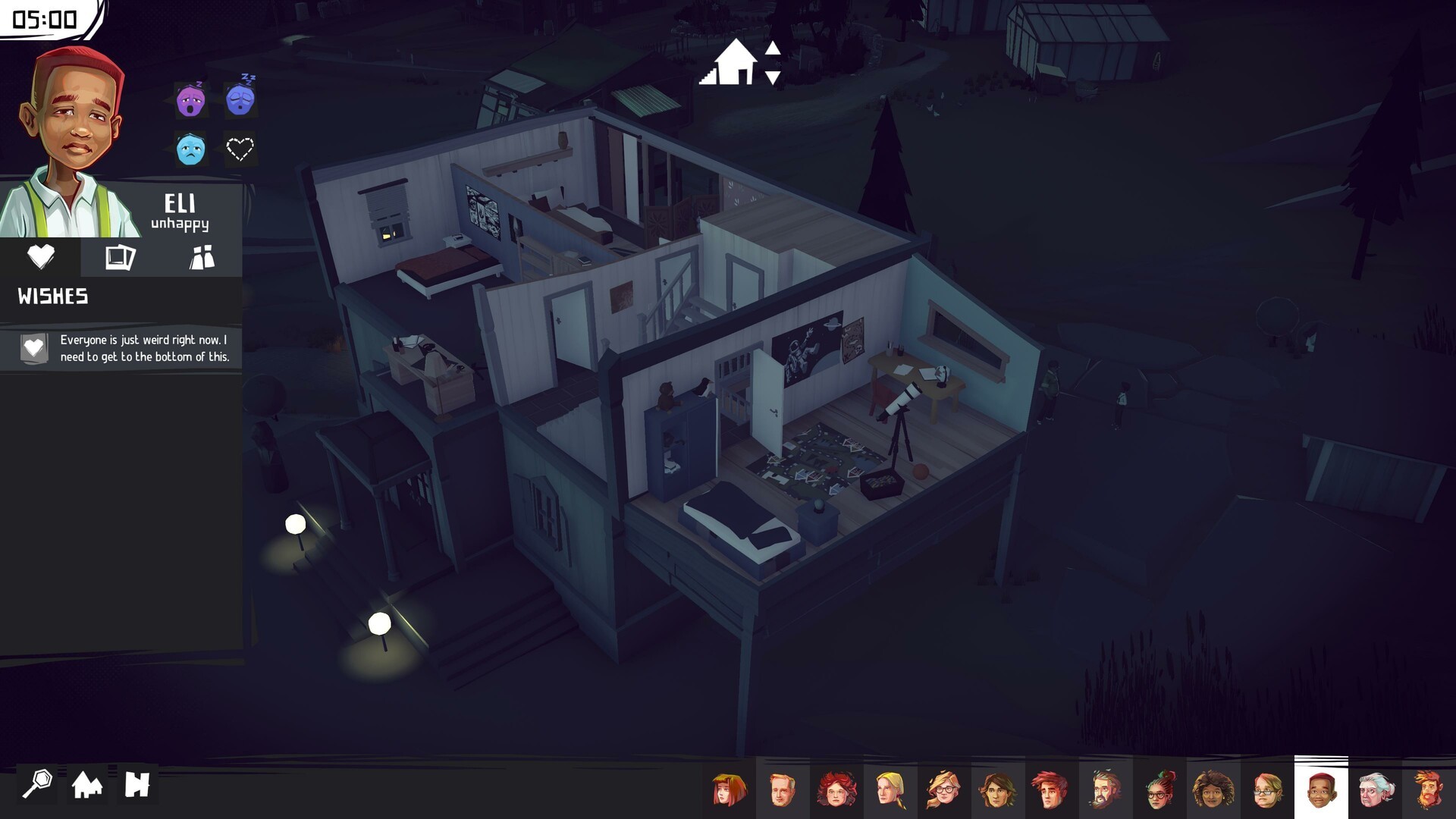
Task: Select the orange-bearded man portrait
Action: click(x=1429, y=789)
